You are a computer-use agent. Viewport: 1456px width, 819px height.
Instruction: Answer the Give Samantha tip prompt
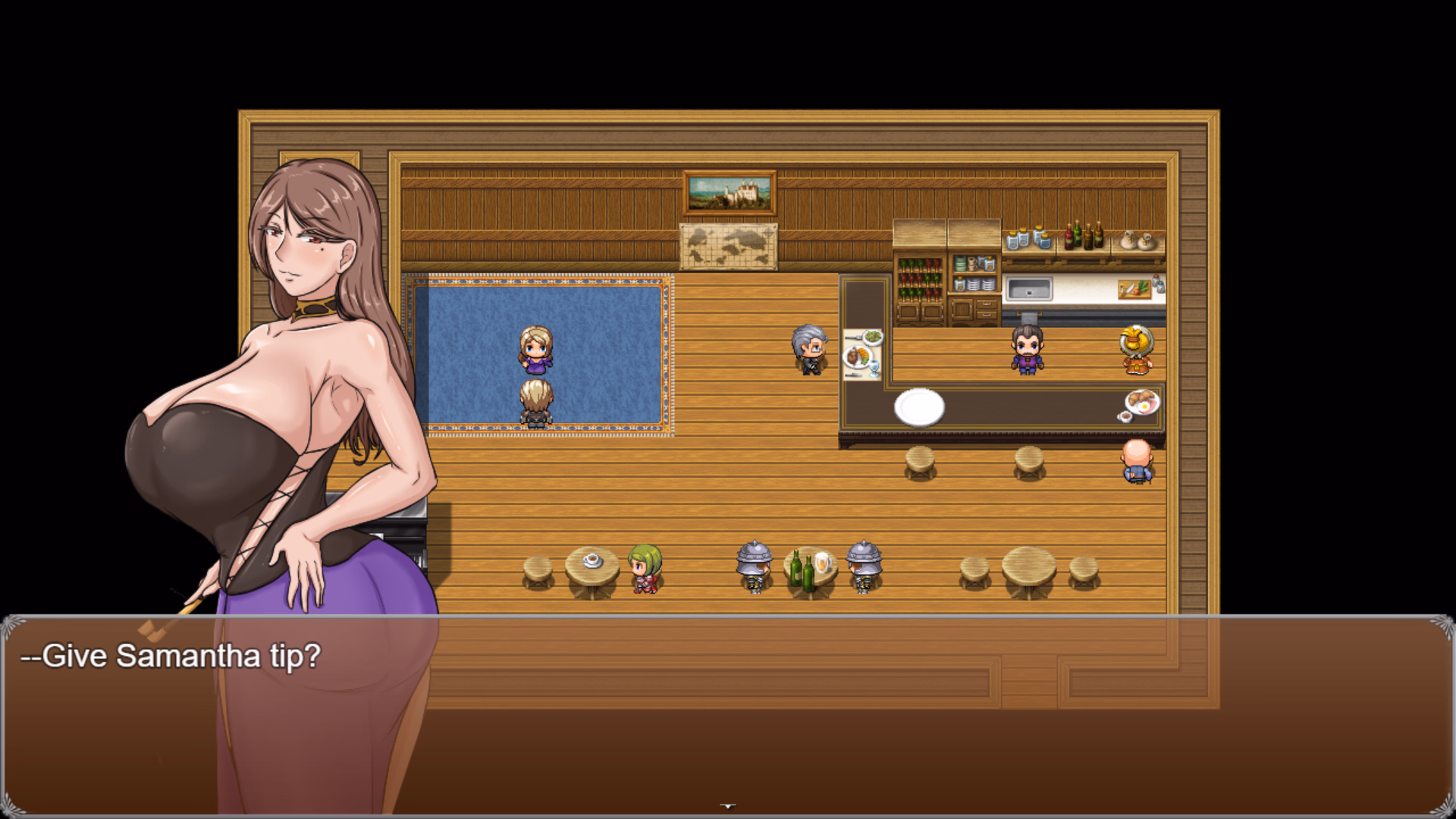coord(171,655)
